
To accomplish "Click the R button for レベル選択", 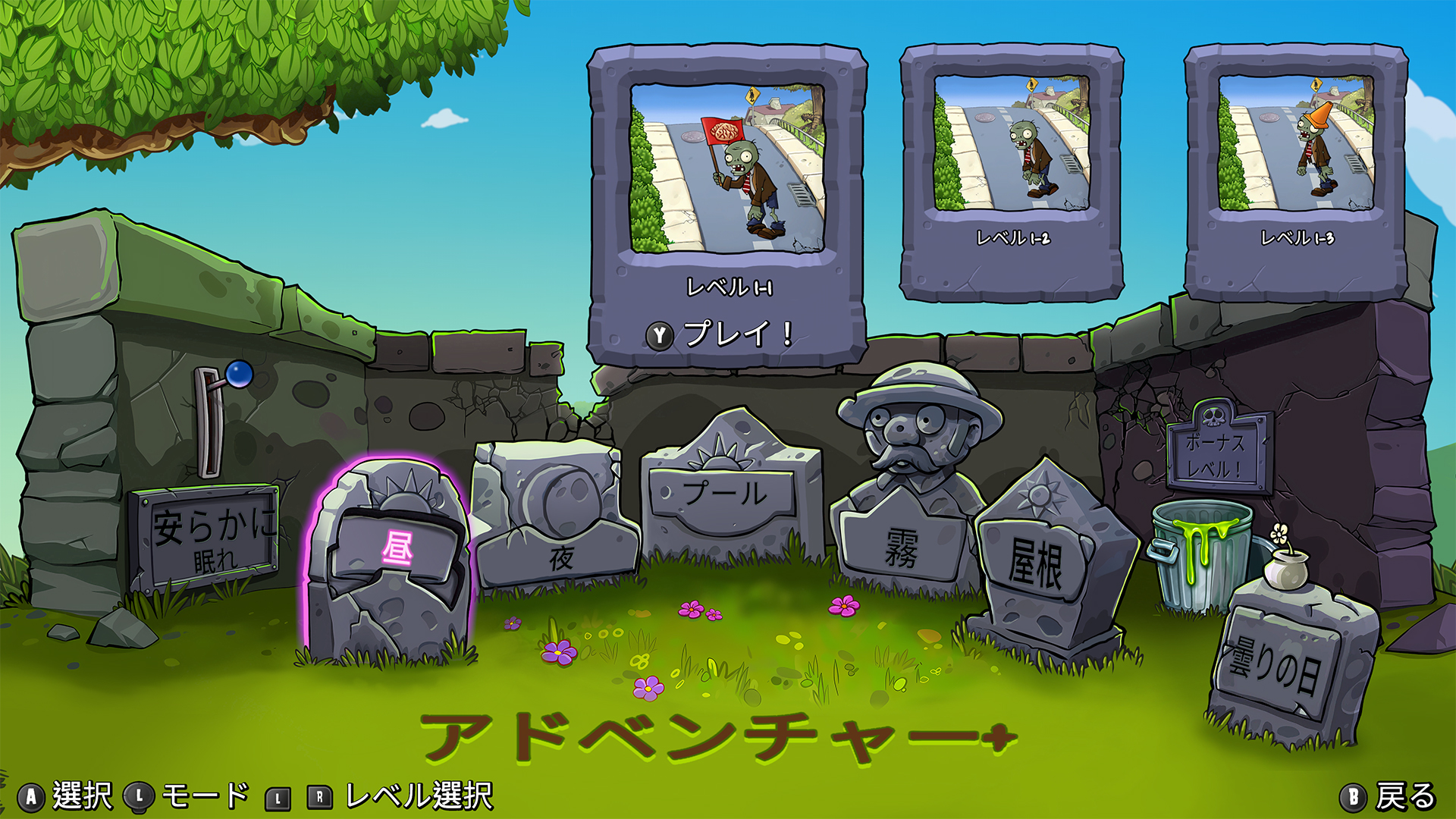I will pos(318,799).
